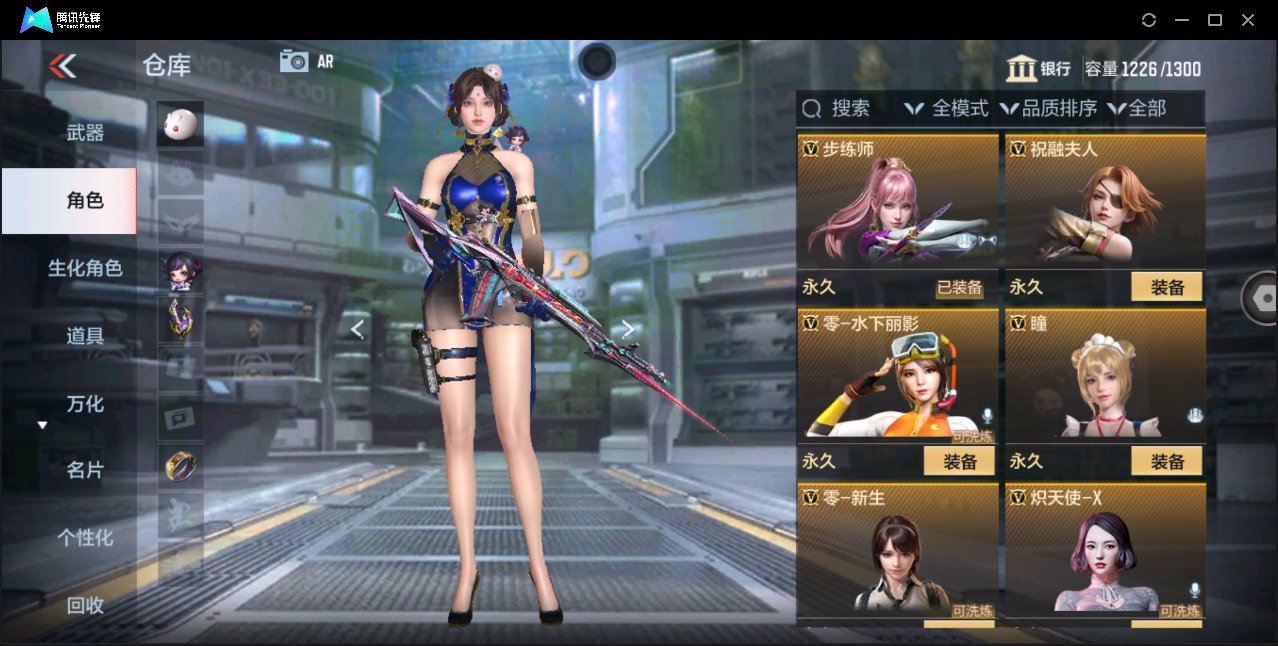Select the 生化角色 category
Viewport: 1278px width, 646px height.
tap(85, 268)
